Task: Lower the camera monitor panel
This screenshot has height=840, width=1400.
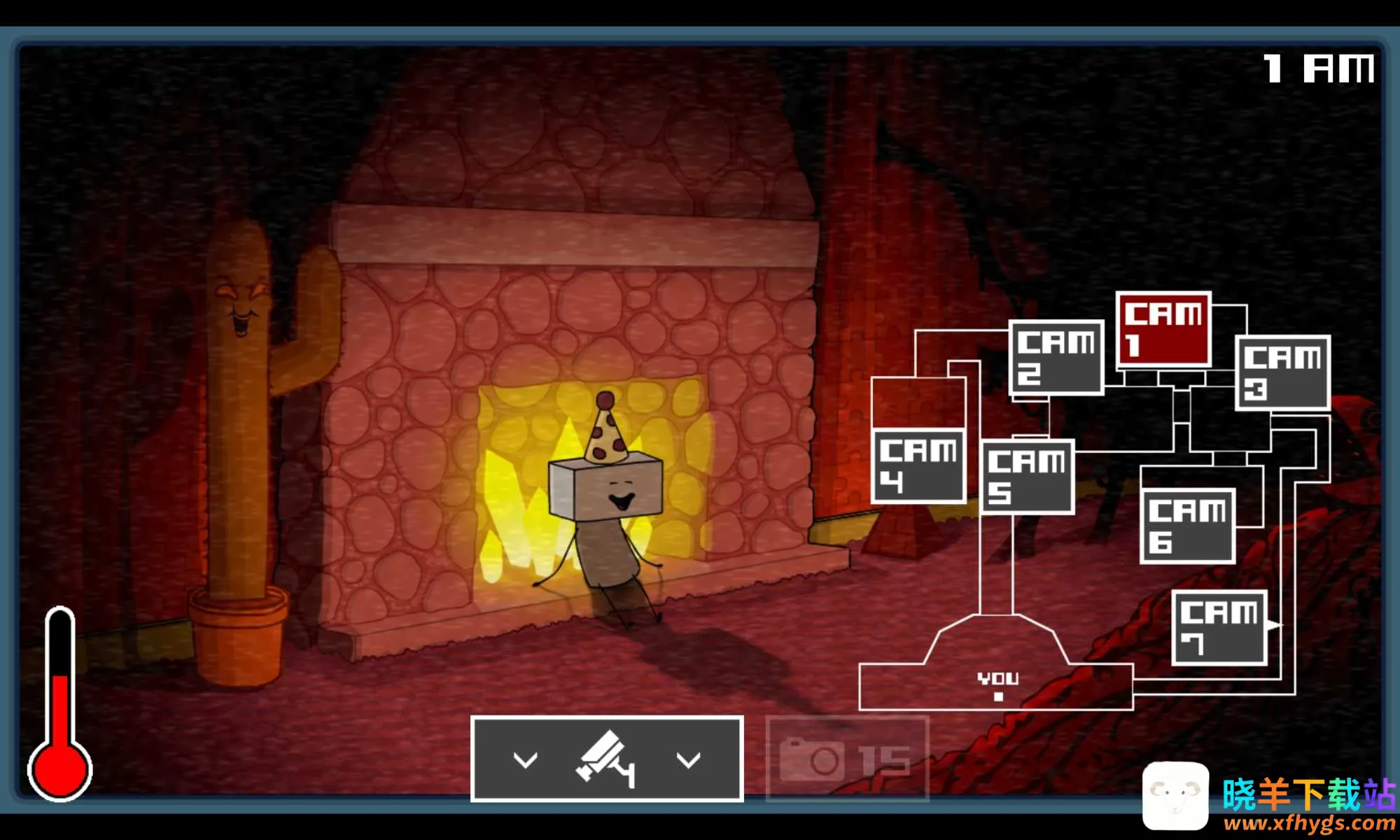Action: pos(606,759)
